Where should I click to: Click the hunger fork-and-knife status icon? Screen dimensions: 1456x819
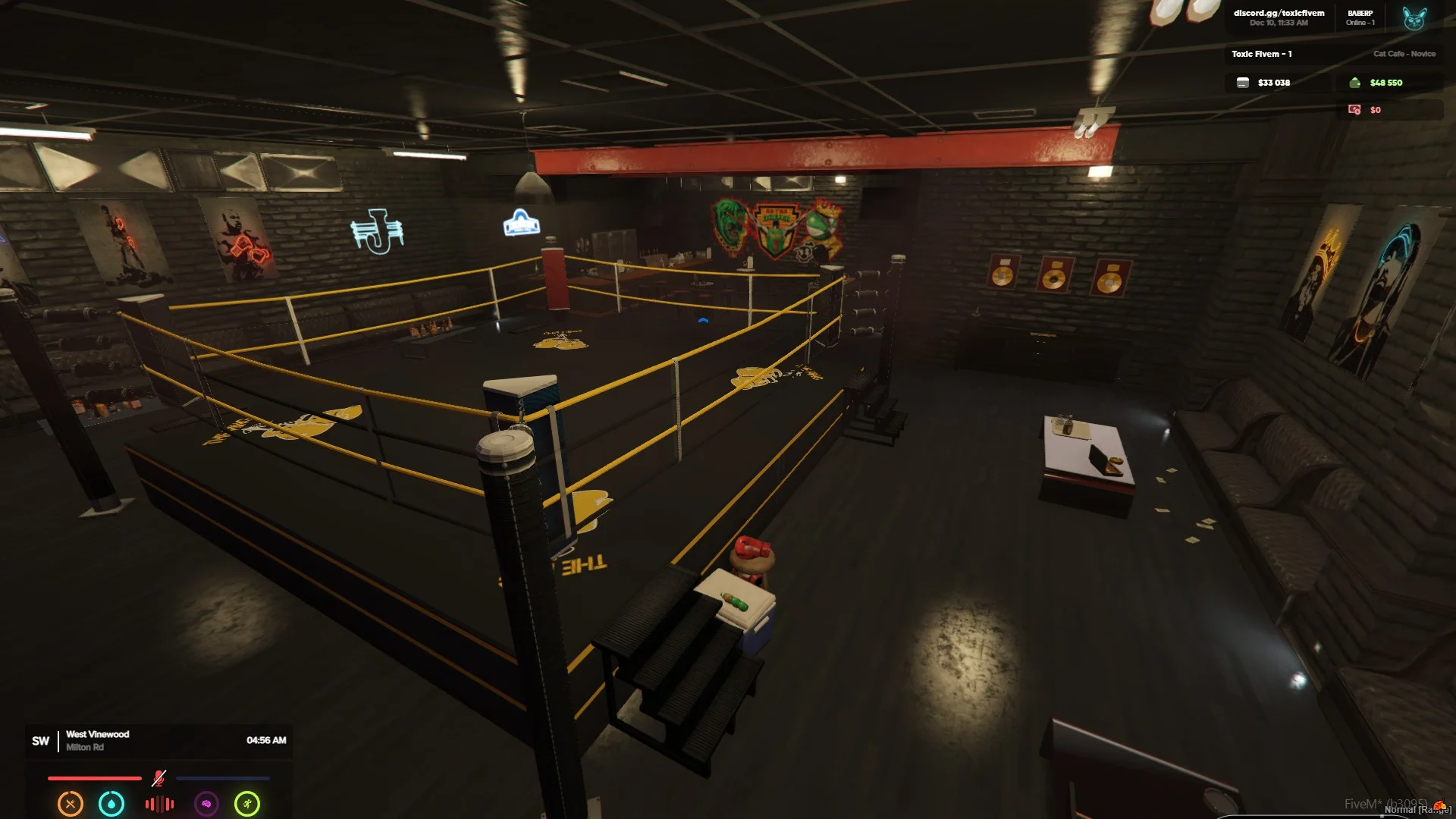click(x=71, y=804)
